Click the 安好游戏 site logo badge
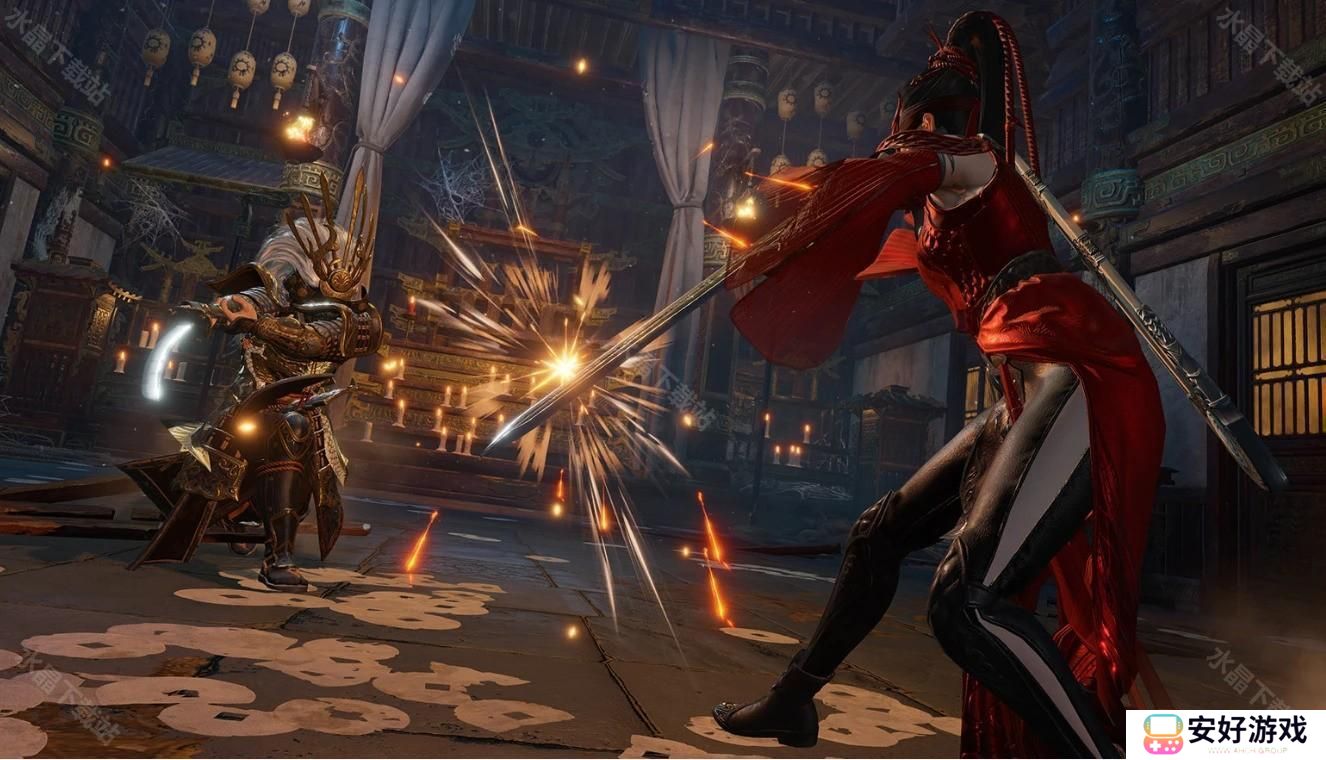 pos(1225,734)
